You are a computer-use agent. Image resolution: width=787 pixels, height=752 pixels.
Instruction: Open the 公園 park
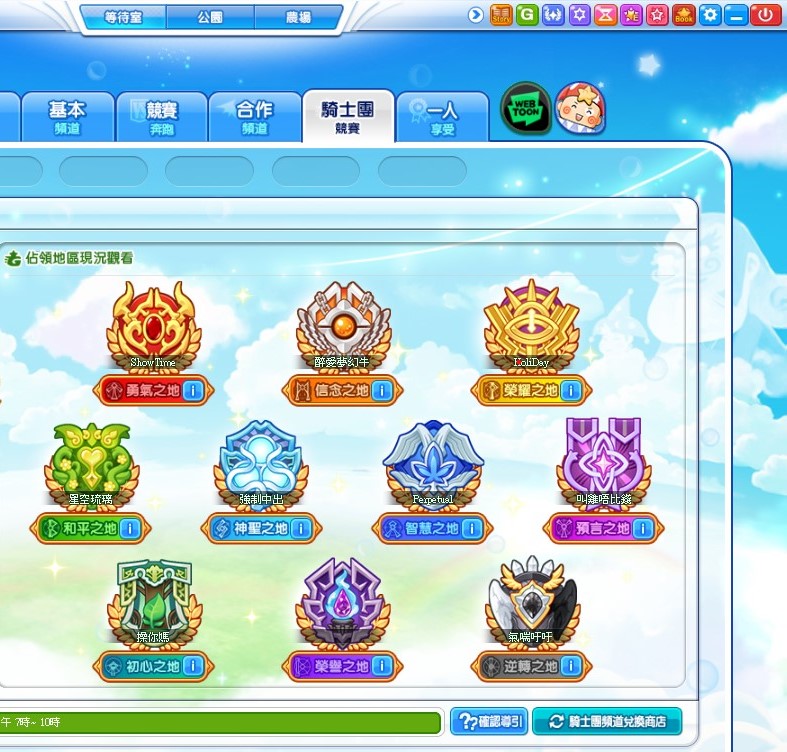click(x=210, y=18)
